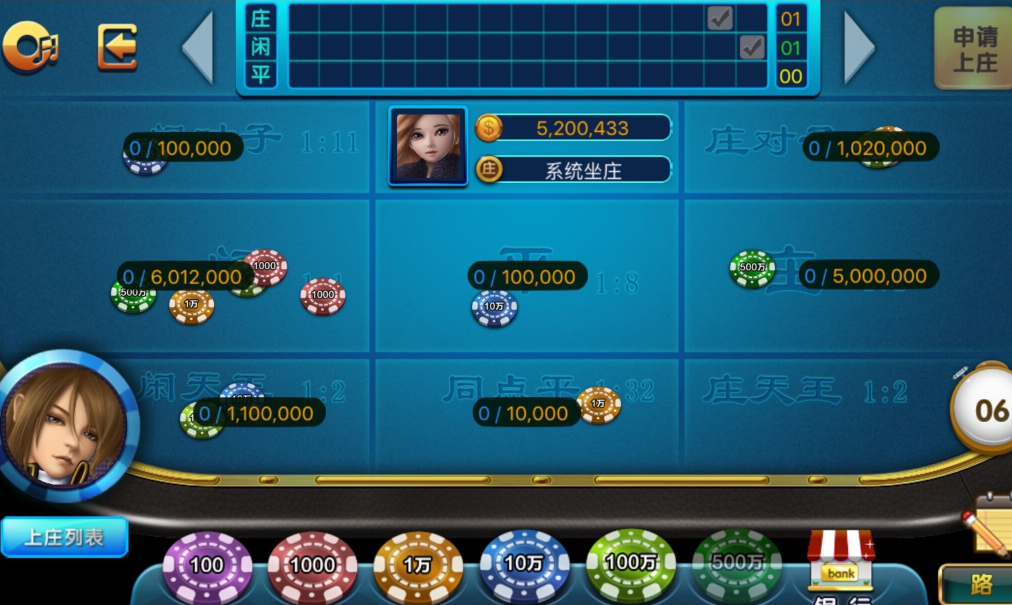Tap the 申请上庄 apply banker button
1012x605 pixels.
[x=973, y=49]
